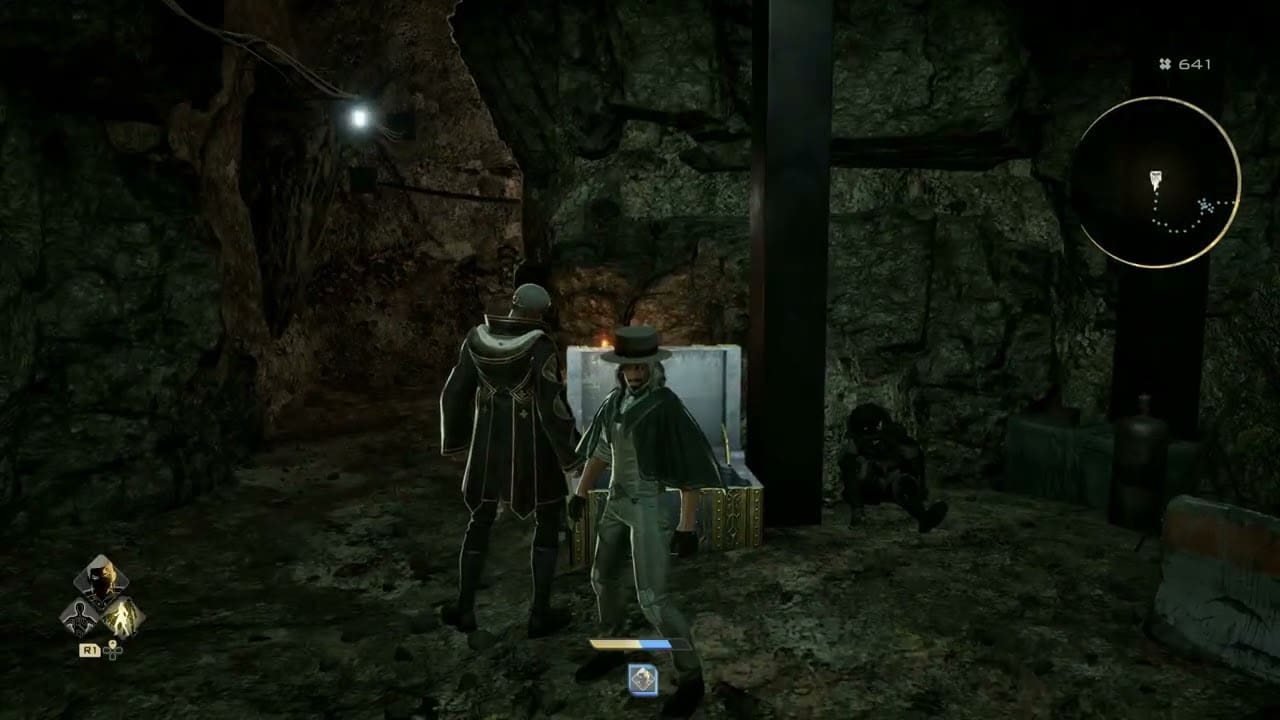Click the yellow-blue progress bar

(x=640, y=644)
